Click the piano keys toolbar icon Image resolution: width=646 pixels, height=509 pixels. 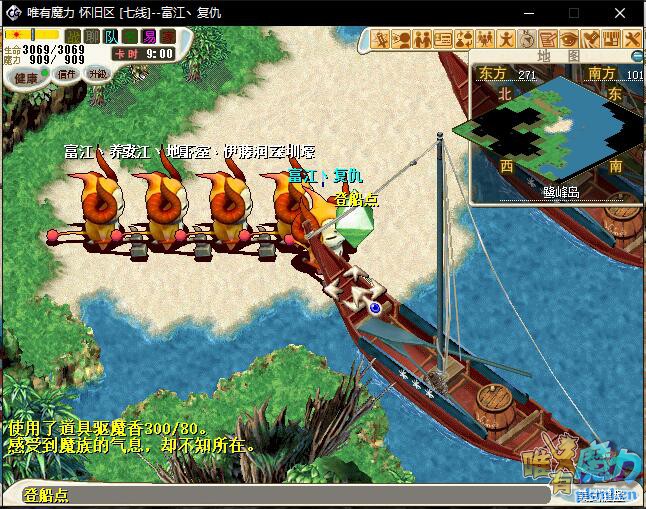(612, 39)
